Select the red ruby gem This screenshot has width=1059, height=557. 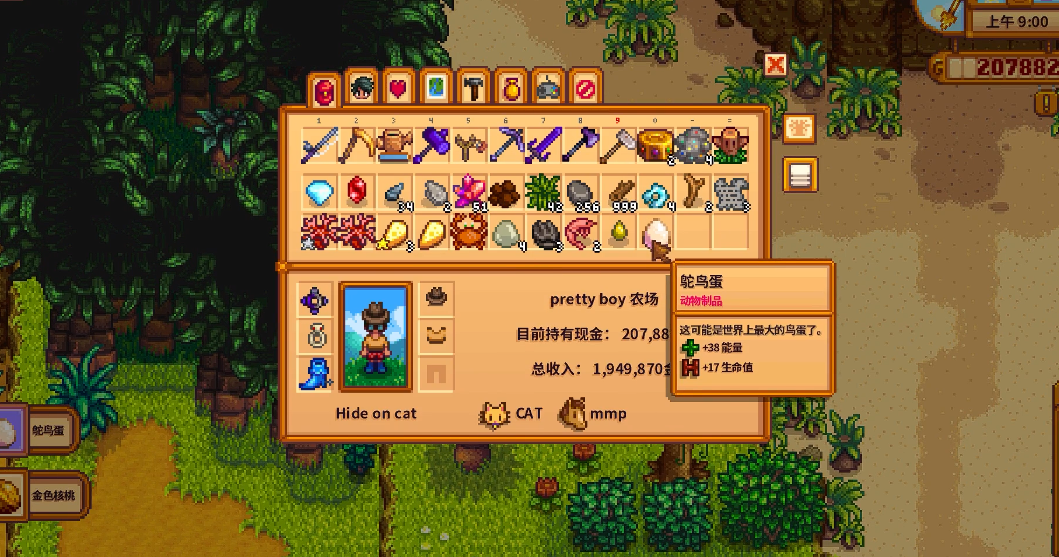[x=357, y=191]
